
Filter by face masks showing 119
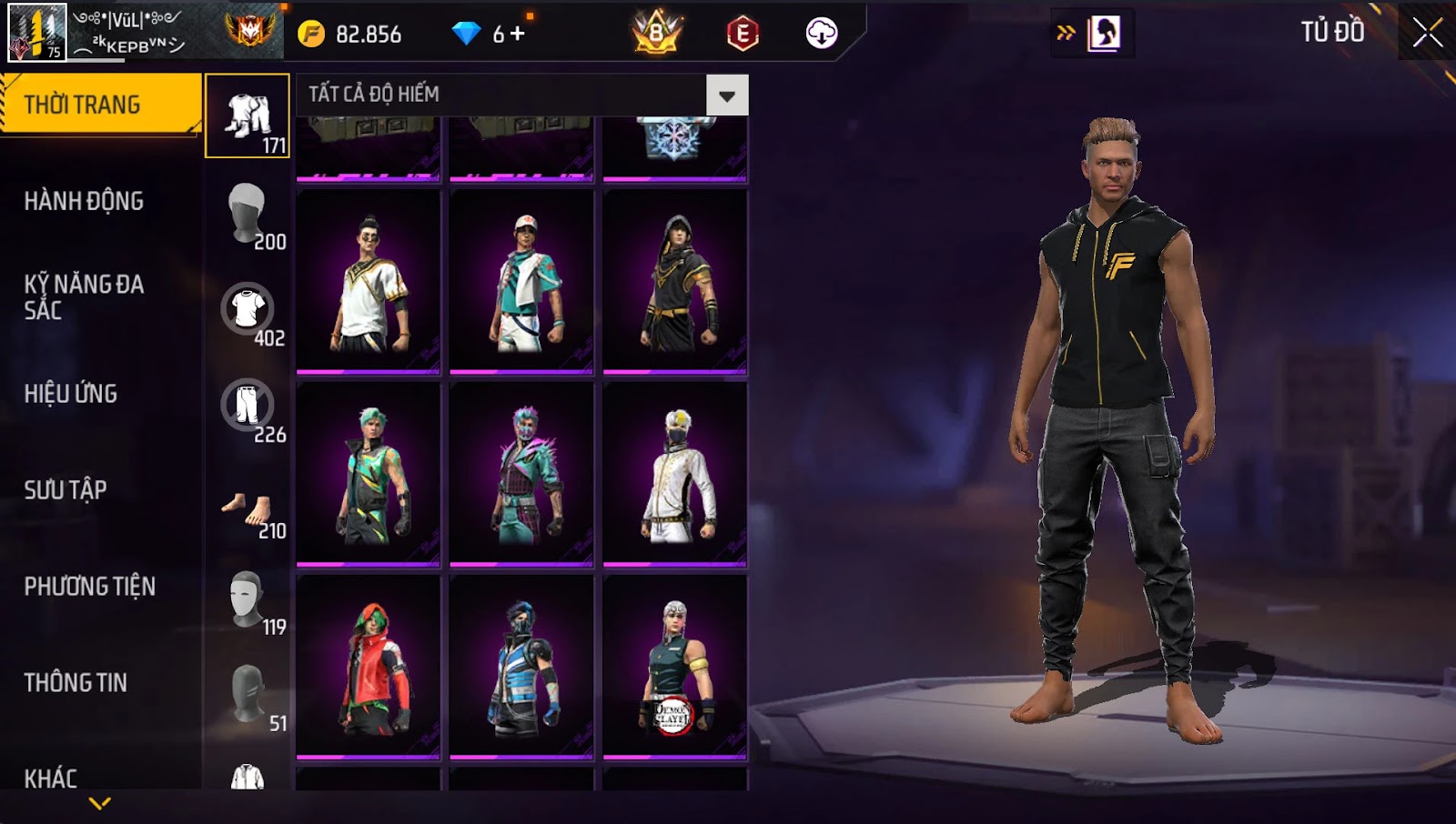(248, 598)
